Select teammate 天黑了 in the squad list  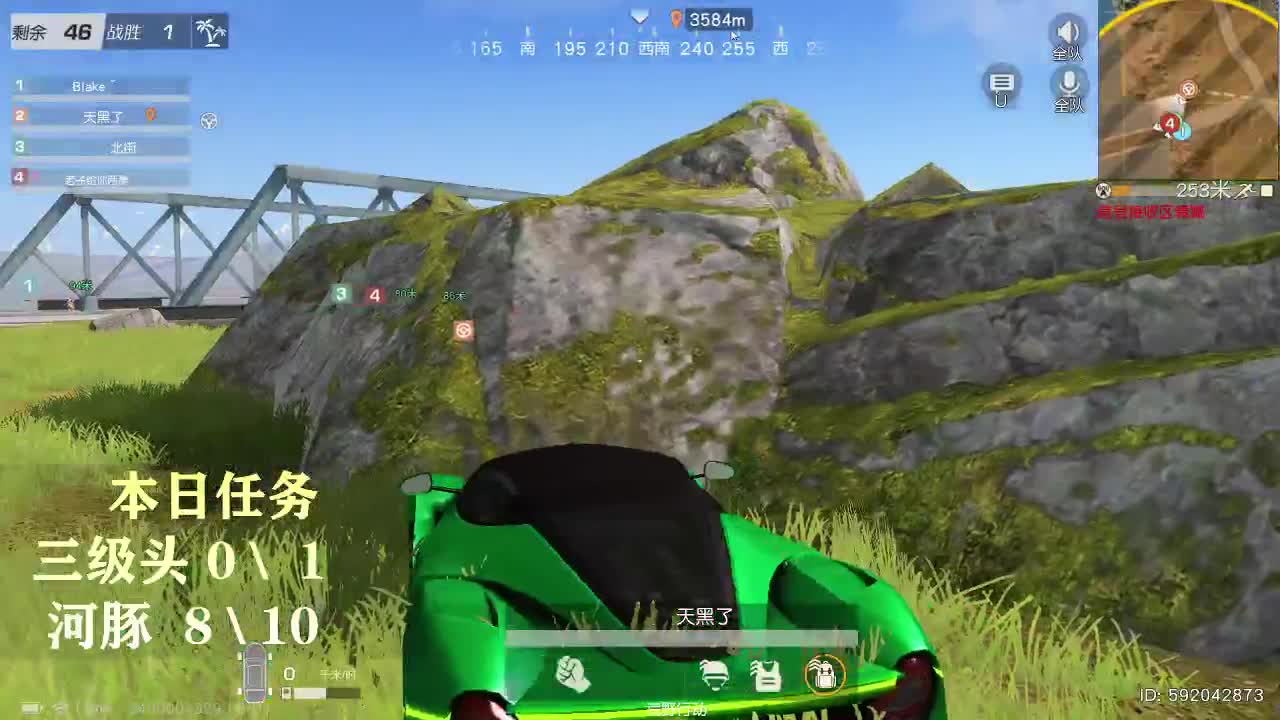point(100,117)
